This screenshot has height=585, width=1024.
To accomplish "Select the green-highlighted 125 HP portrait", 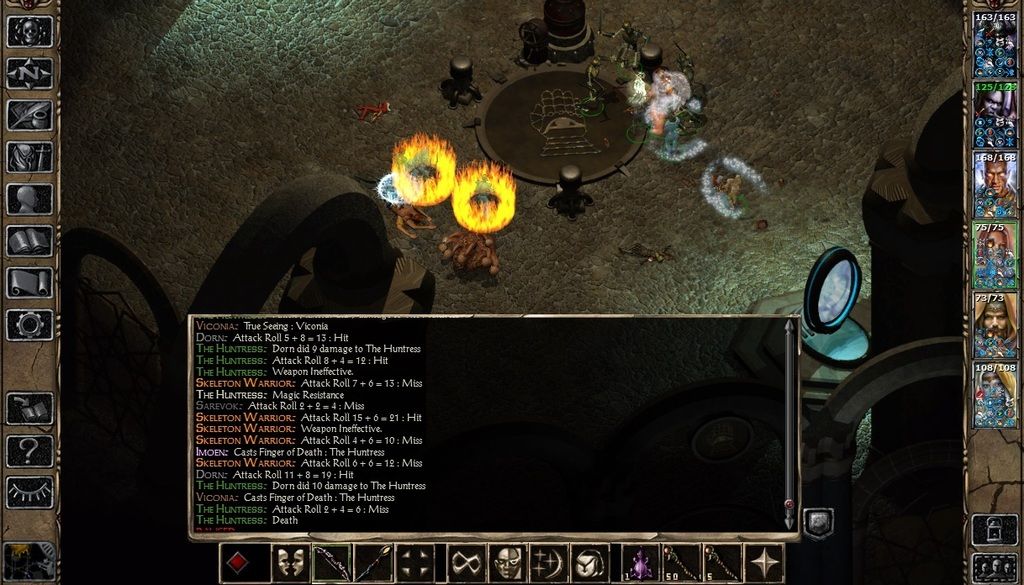I will tap(995, 117).
